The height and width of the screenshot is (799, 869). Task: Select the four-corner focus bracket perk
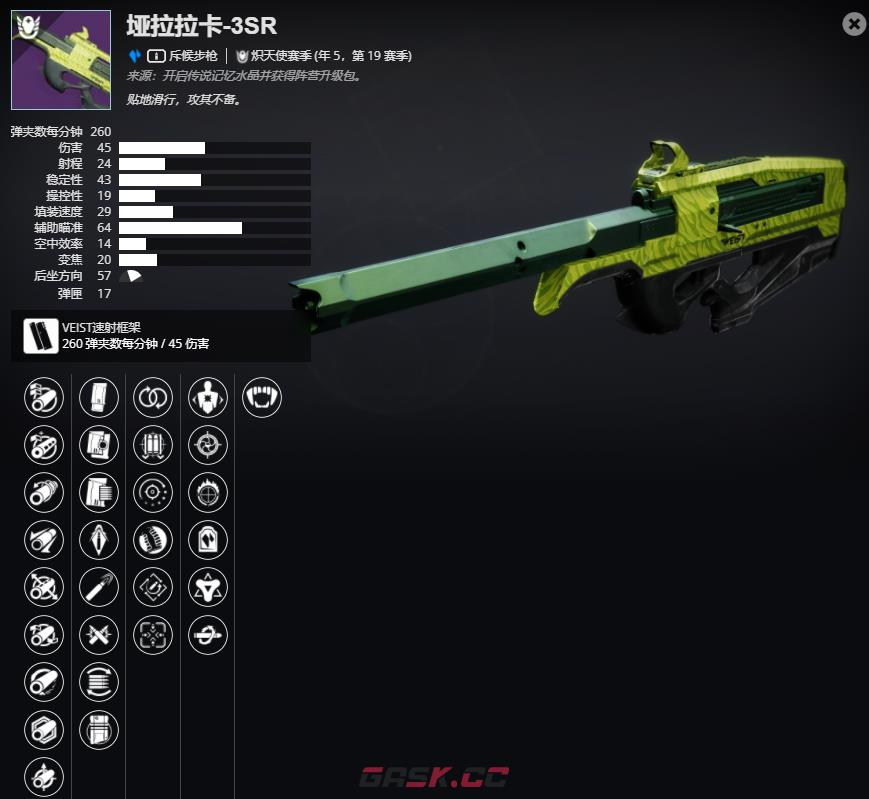(x=153, y=634)
